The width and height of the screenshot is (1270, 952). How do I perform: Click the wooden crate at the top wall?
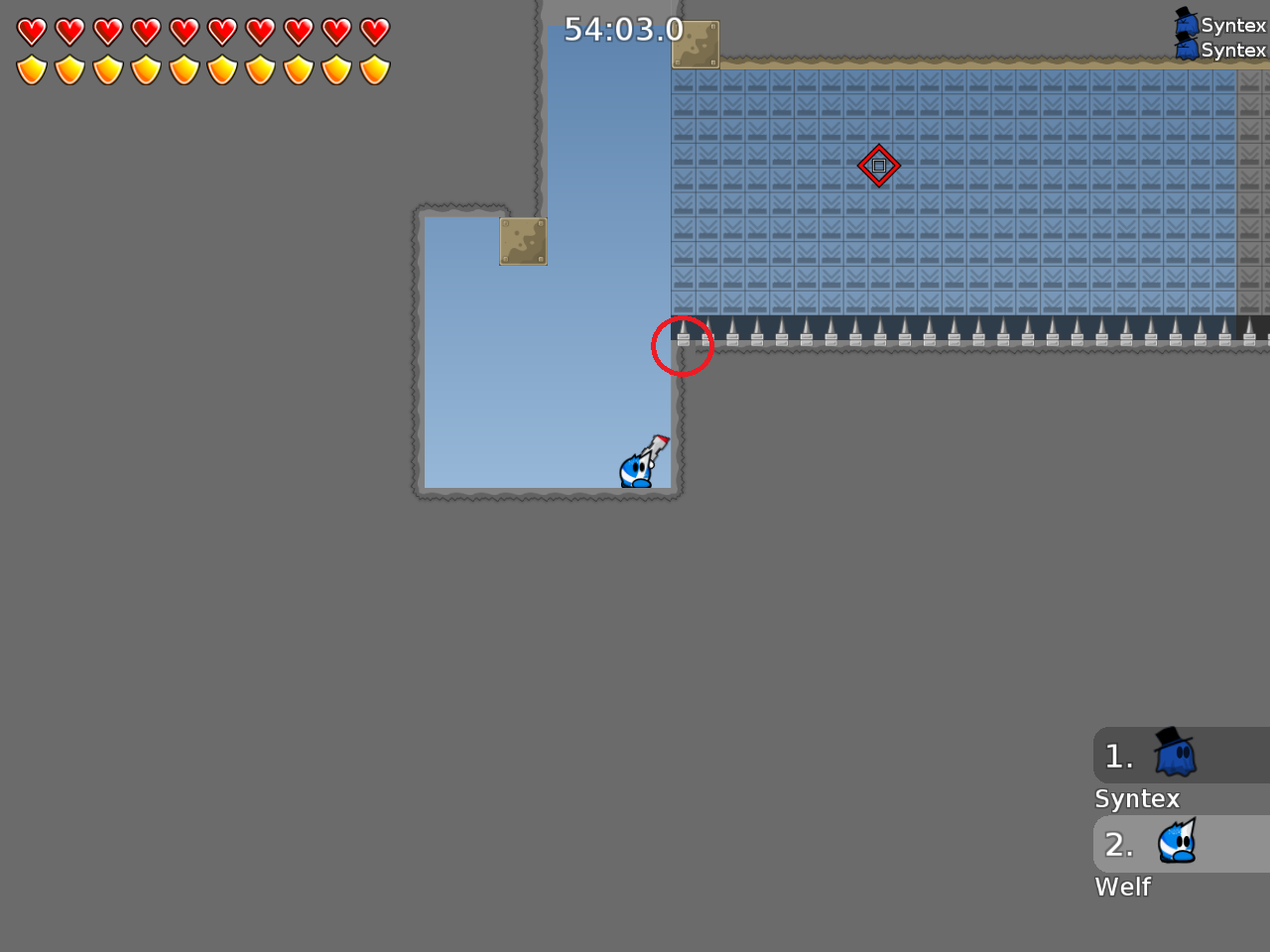click(x=695, y=44)
